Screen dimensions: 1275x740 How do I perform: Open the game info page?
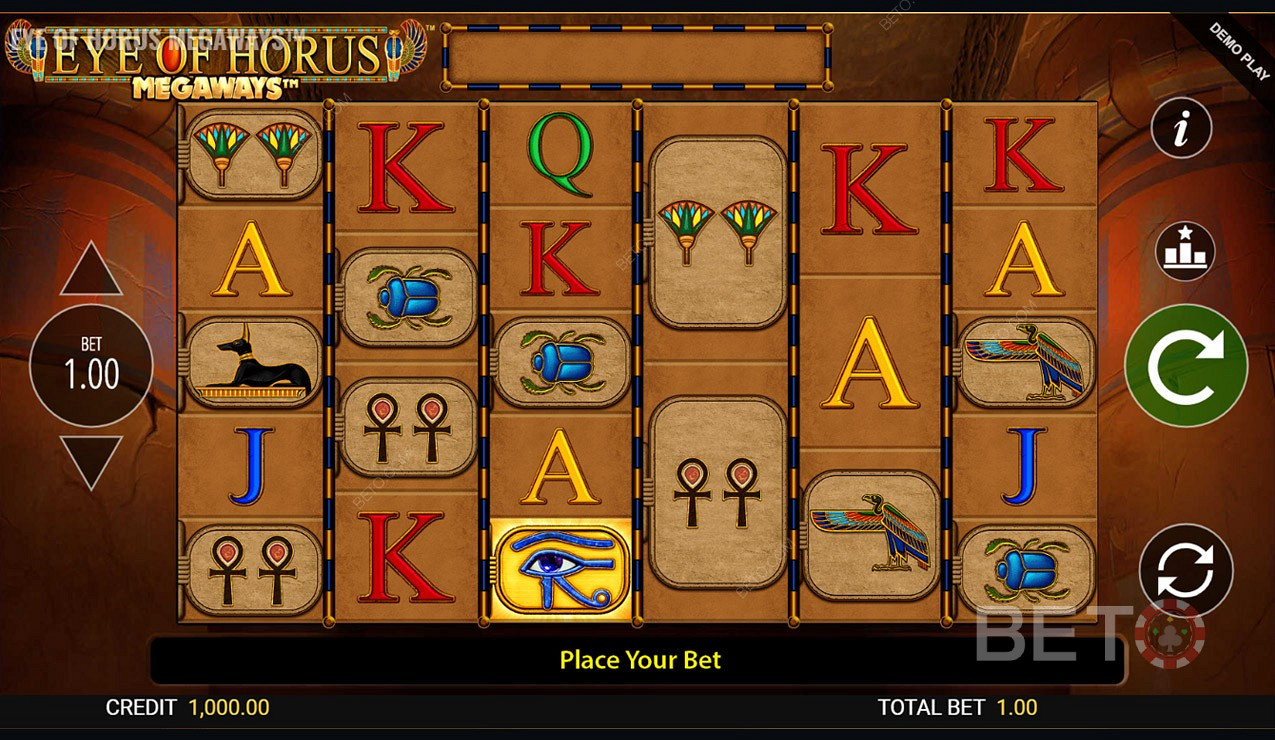point(1181,128)
